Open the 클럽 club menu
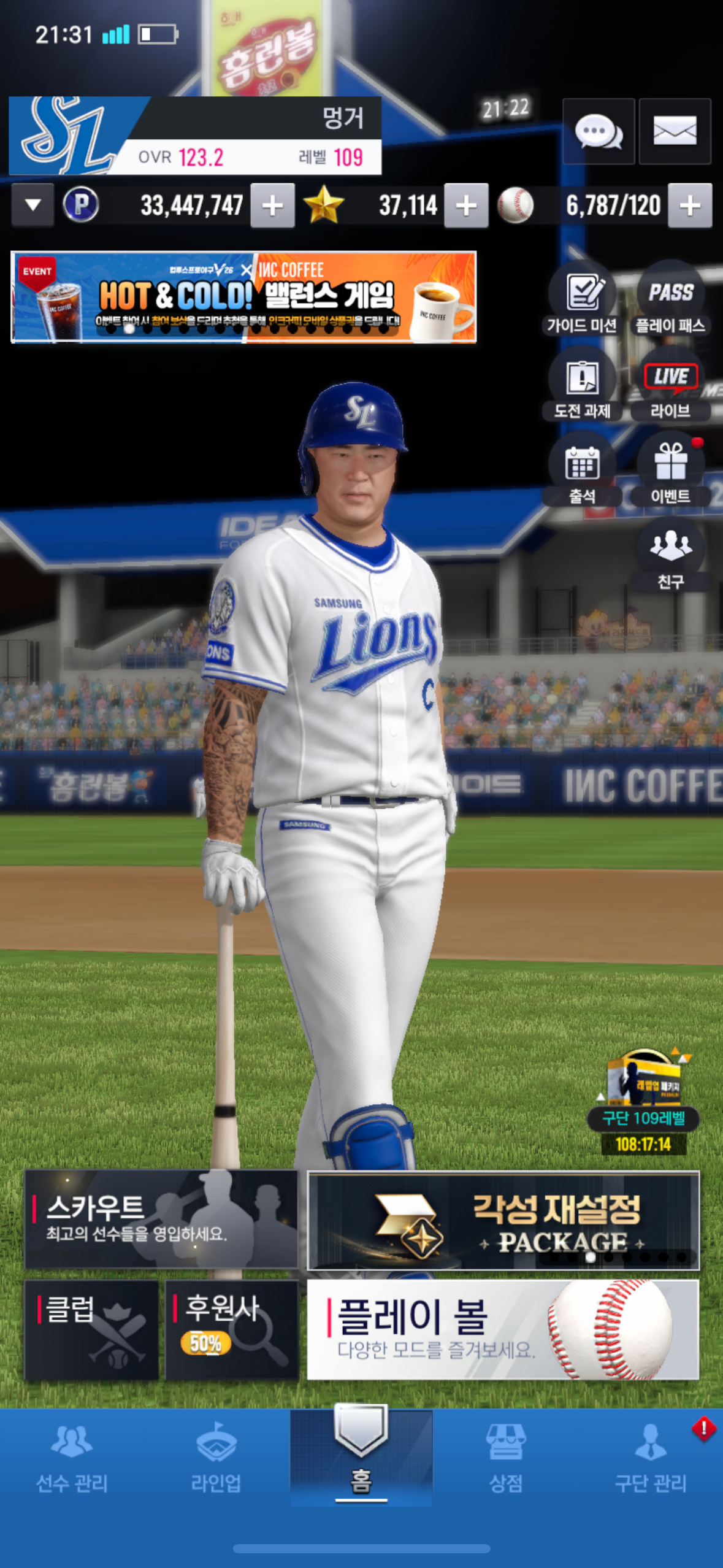This screenshot has height=1568, width=723. click(x=91, y=1329)
